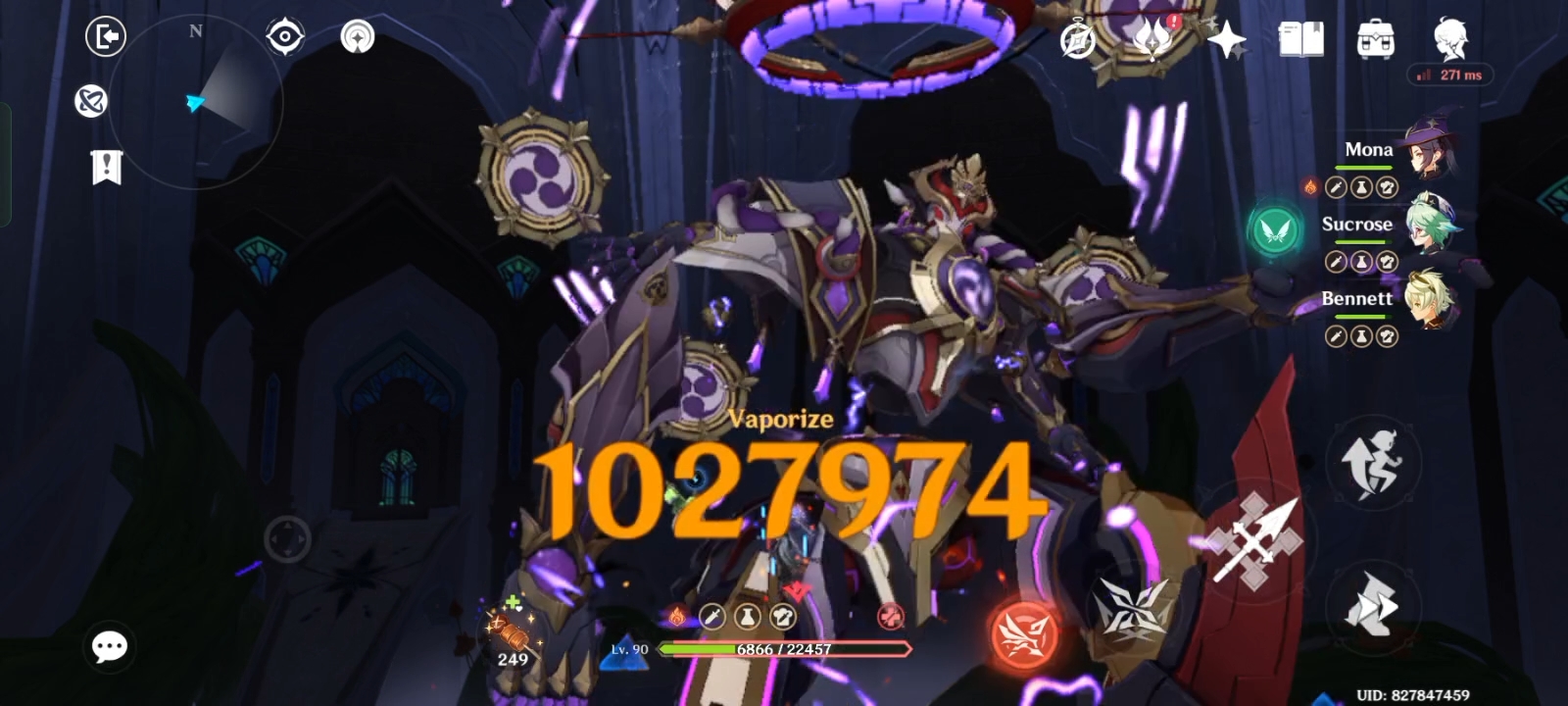
Task: Open the Inventory backpack icon
Action: 1376,39
